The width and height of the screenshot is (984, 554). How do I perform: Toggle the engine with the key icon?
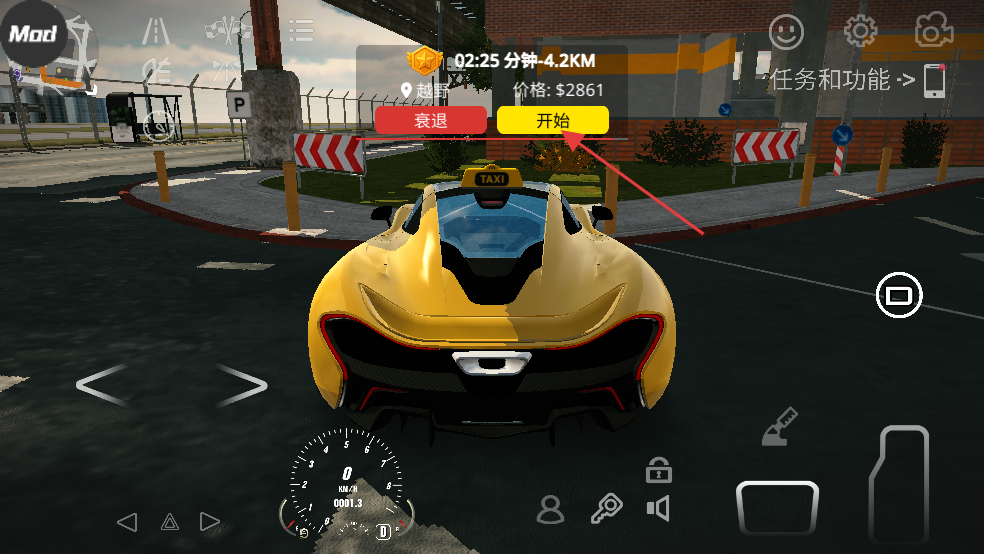[606, 509]
